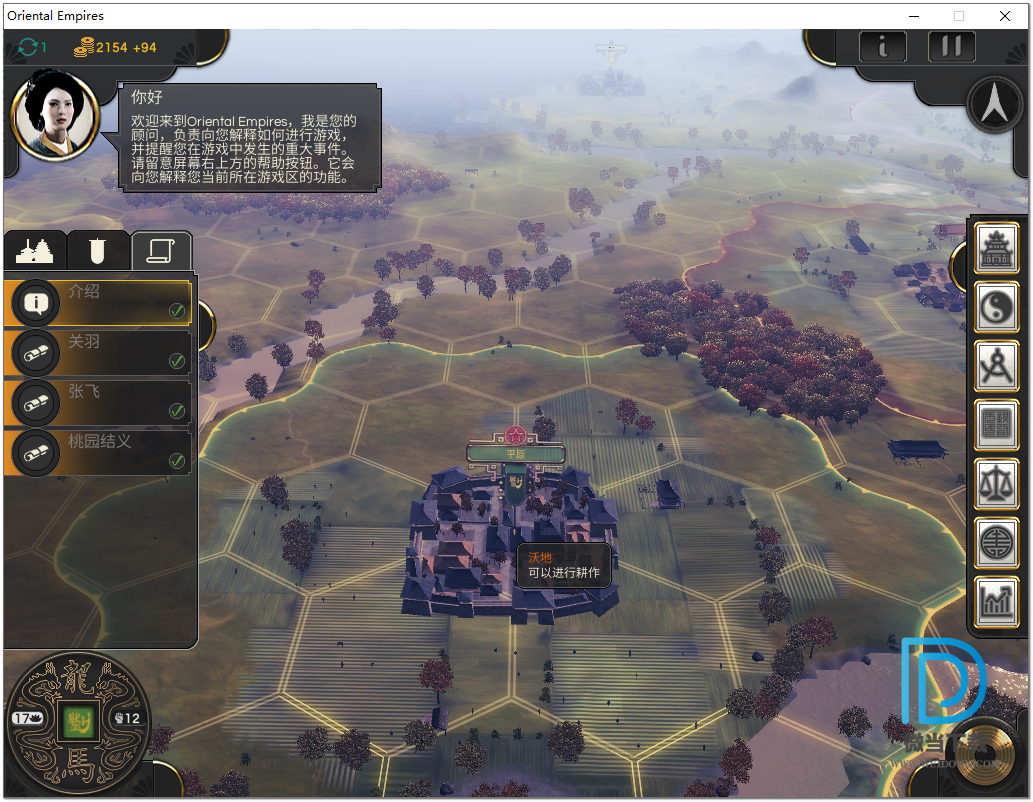Screen dimensions: 1033x802
Task: Click the north compass arrow
Action: (x=994, y=106)
